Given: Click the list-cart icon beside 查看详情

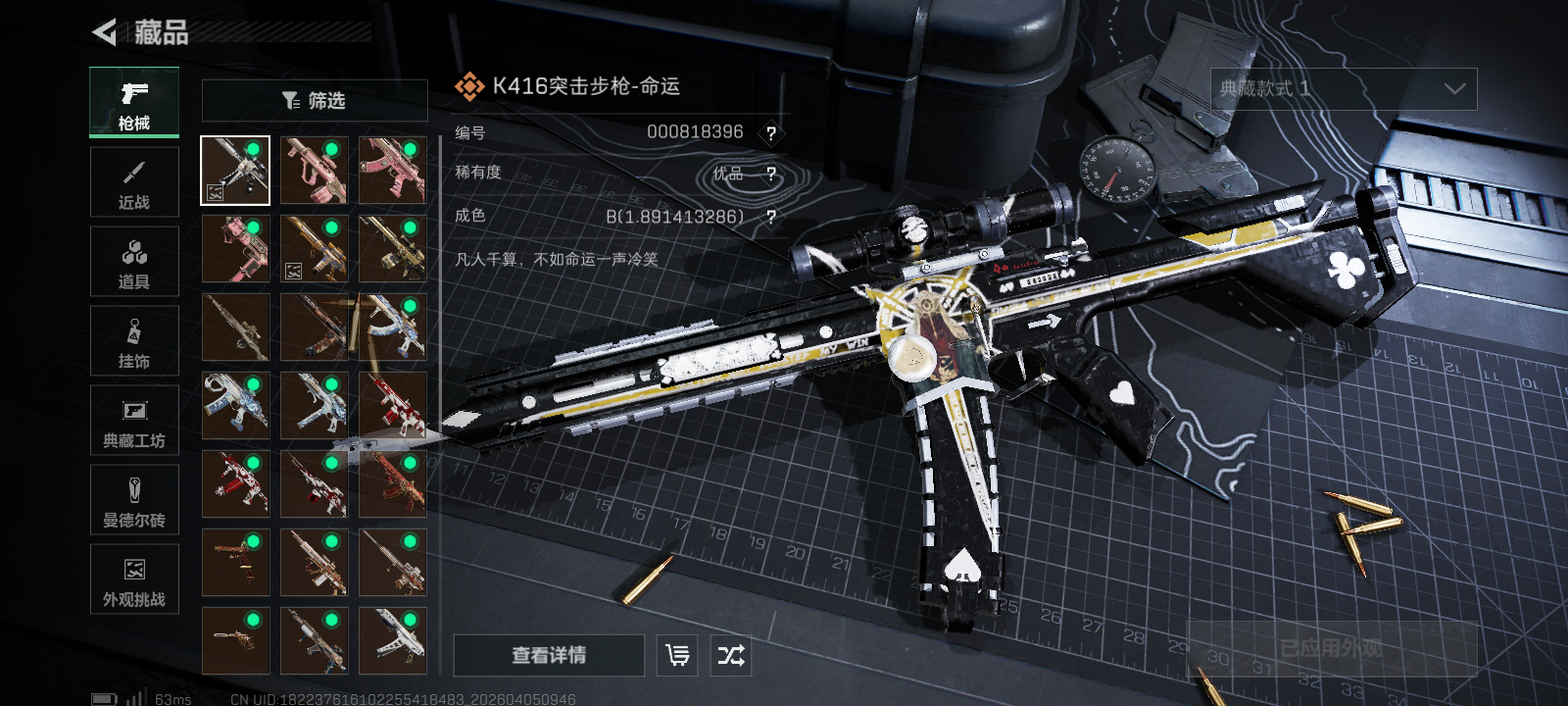Looking at the screenshot, I should coord(677,655).
